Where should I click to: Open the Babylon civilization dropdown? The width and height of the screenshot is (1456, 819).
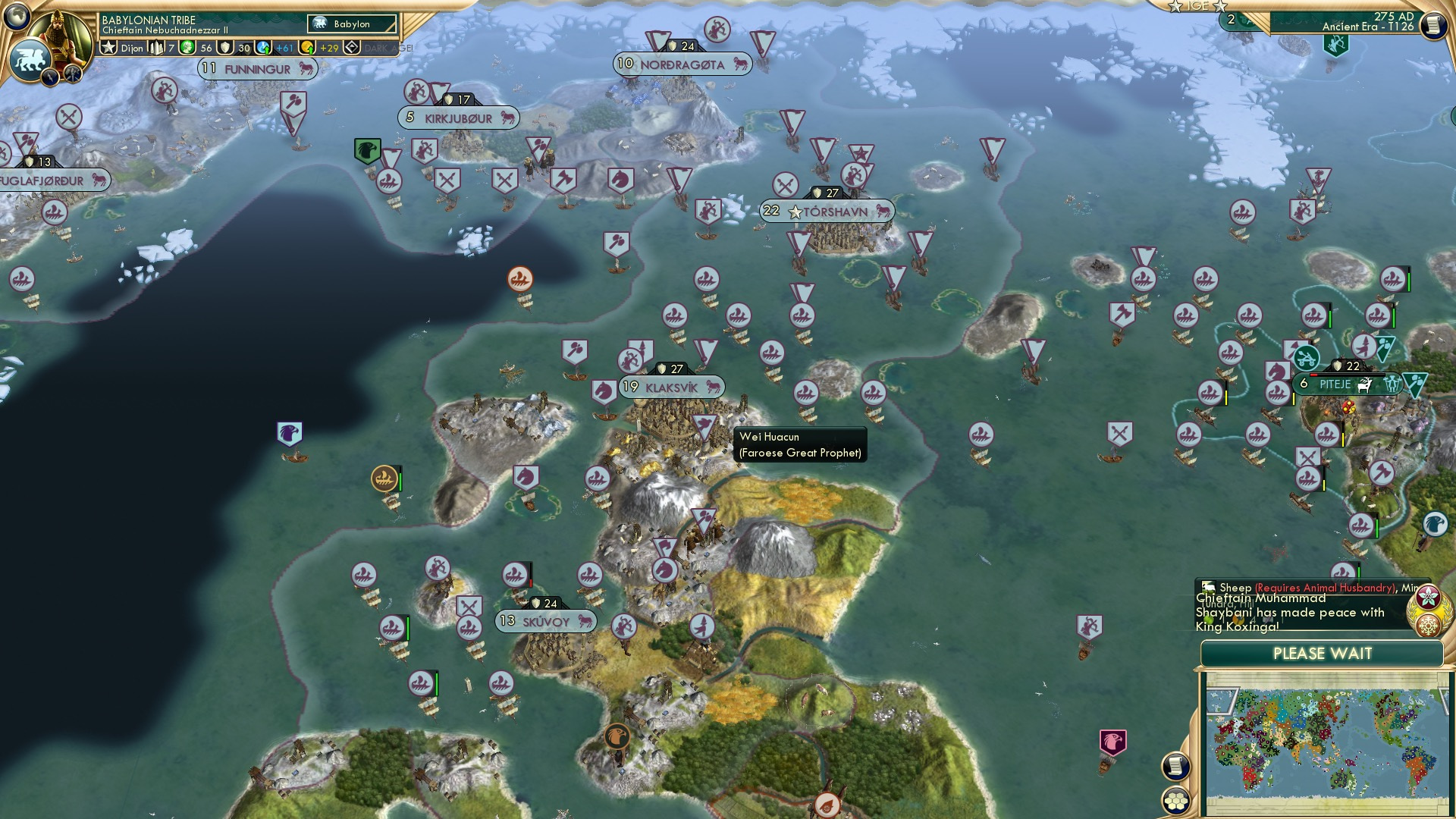351,24
